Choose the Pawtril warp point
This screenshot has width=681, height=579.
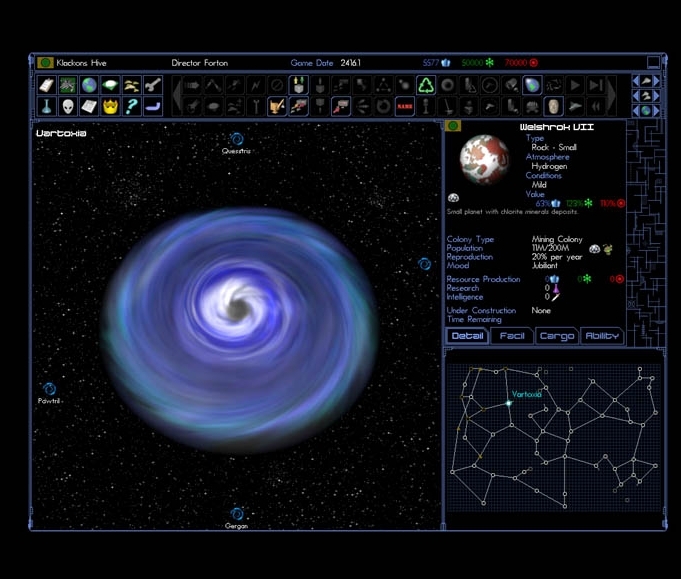tap(49, 389)
